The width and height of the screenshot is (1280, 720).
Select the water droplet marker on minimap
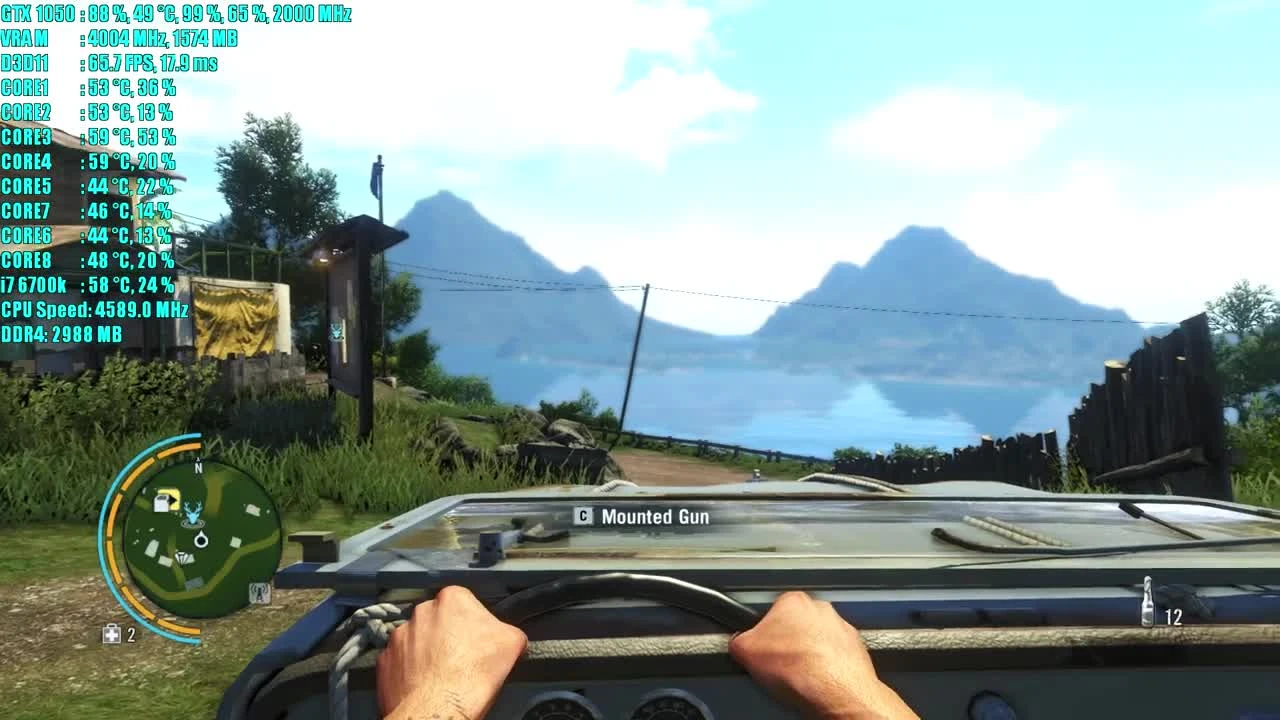[x=201, y=539]
